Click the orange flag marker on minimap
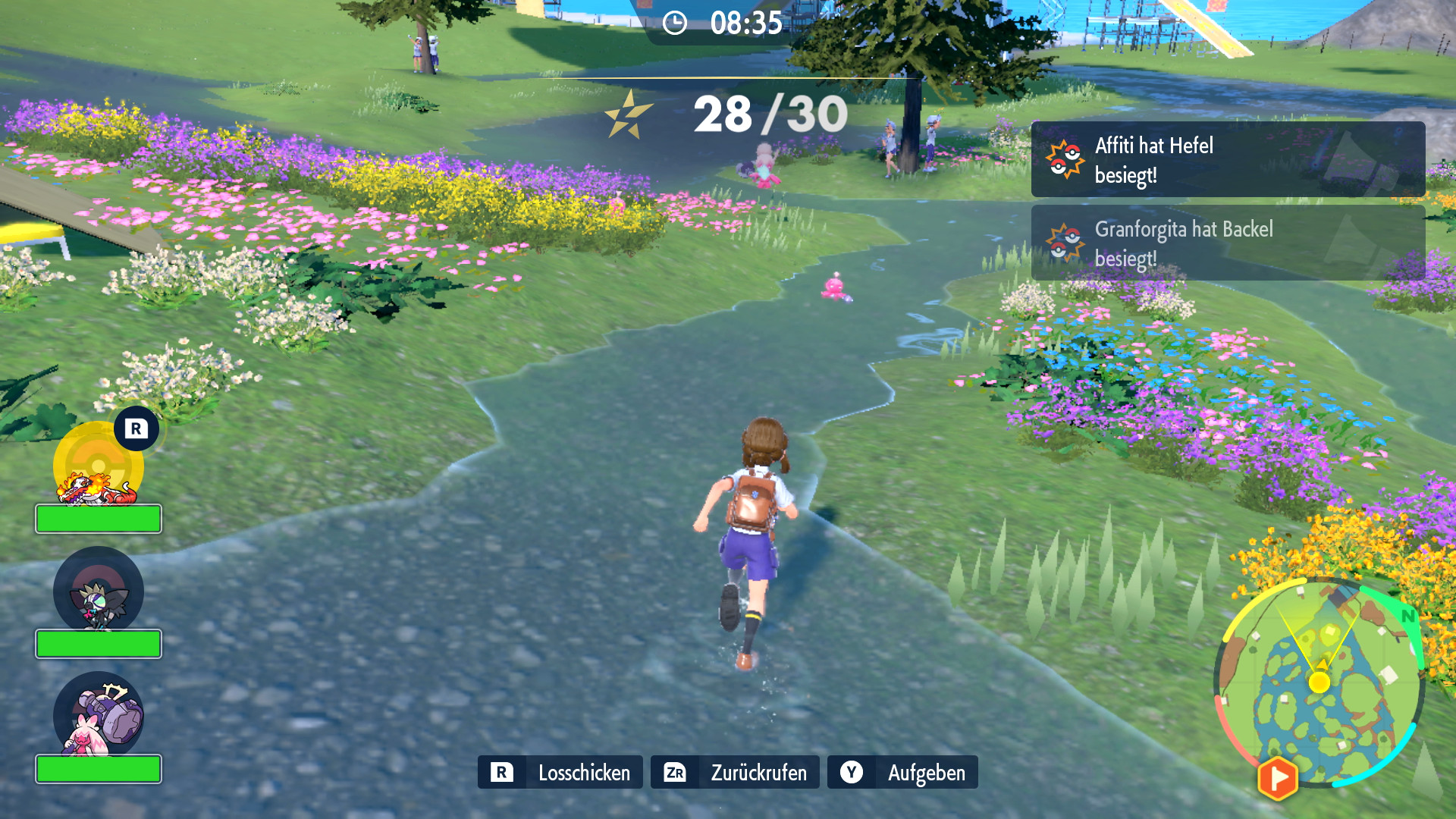 [1278, 778]
